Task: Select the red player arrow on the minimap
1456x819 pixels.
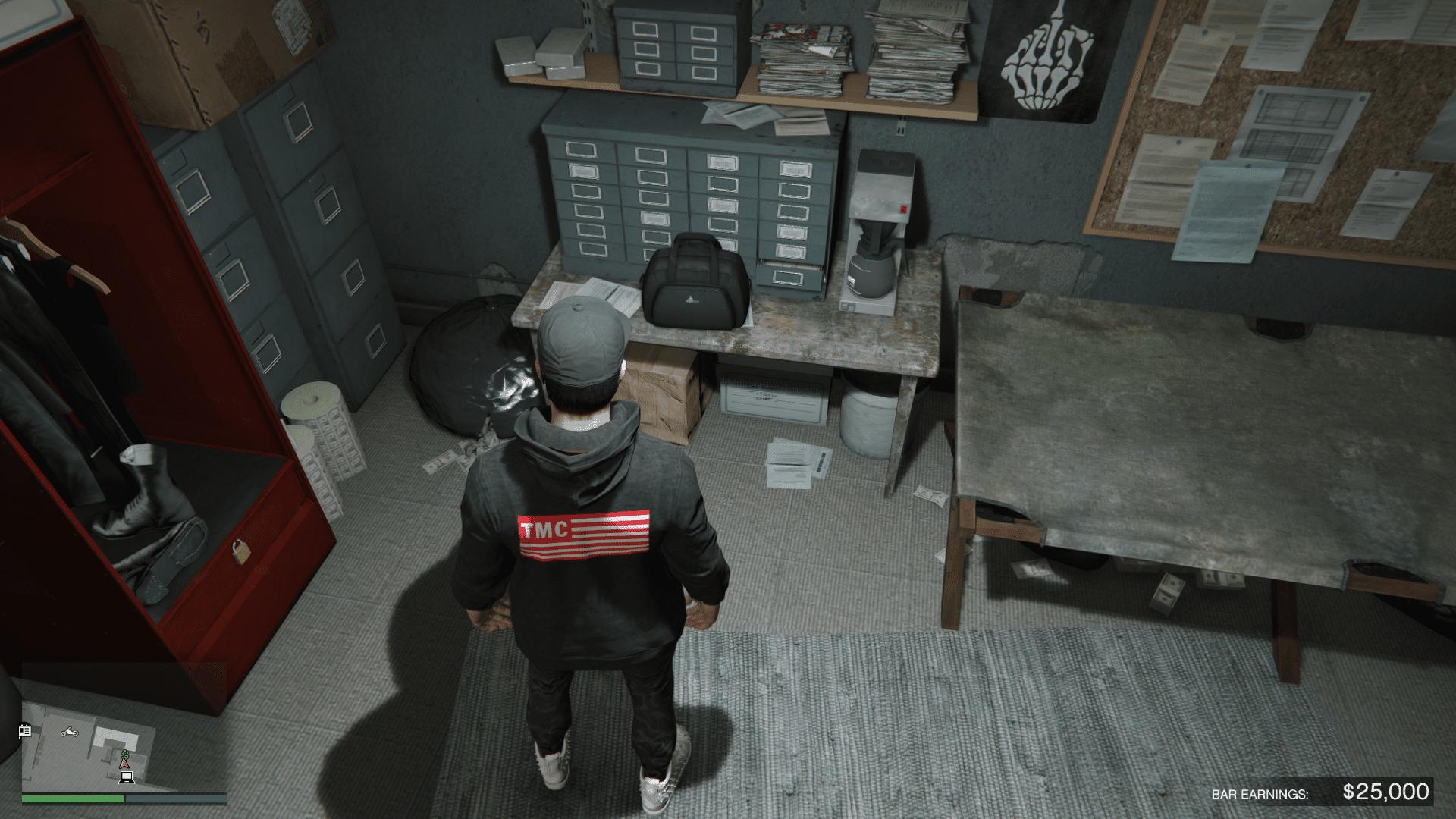Action: pyautogui.click(x=124, y=765)
